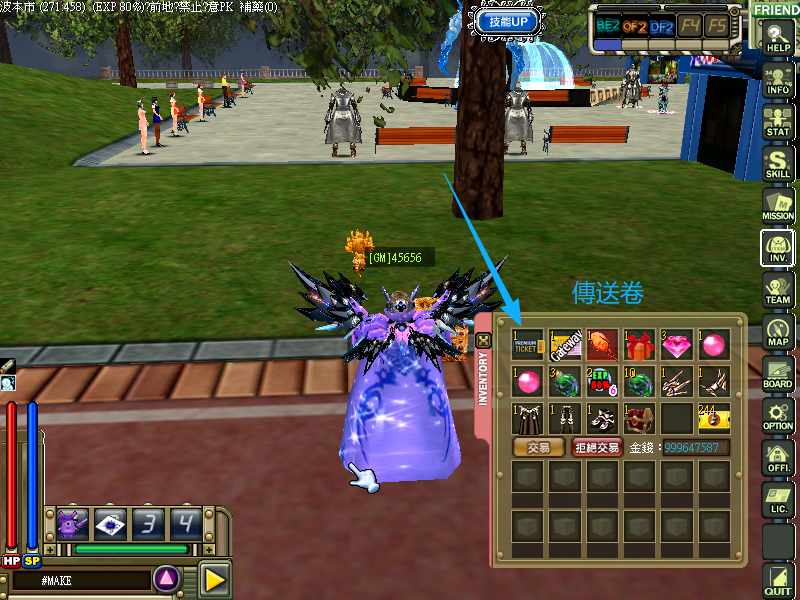Select the Gateway scroll item
Screen dimensions: 800x600
point(565,345)
